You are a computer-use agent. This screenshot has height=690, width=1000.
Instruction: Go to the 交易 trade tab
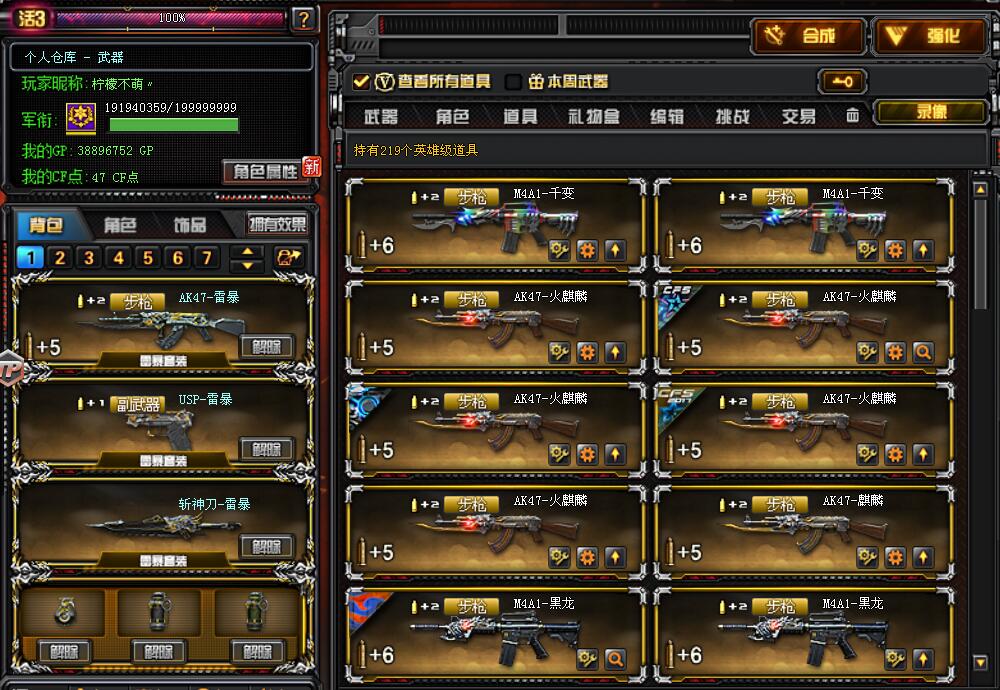tap(798, 117)
